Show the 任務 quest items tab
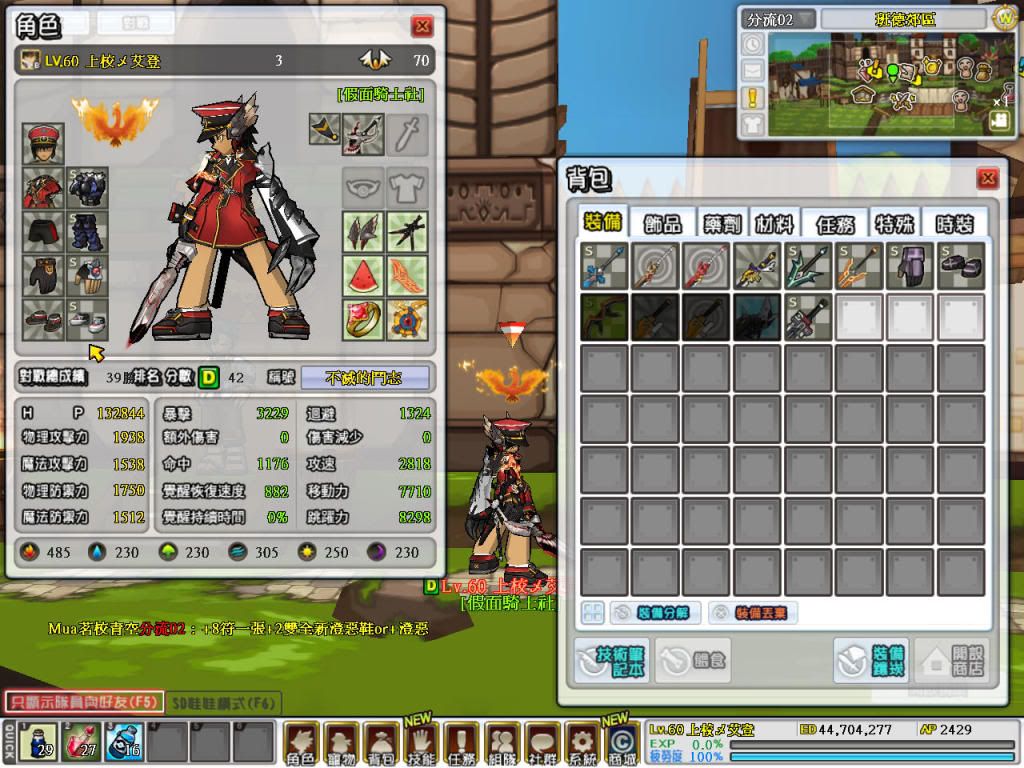 (x=836, y=224)
